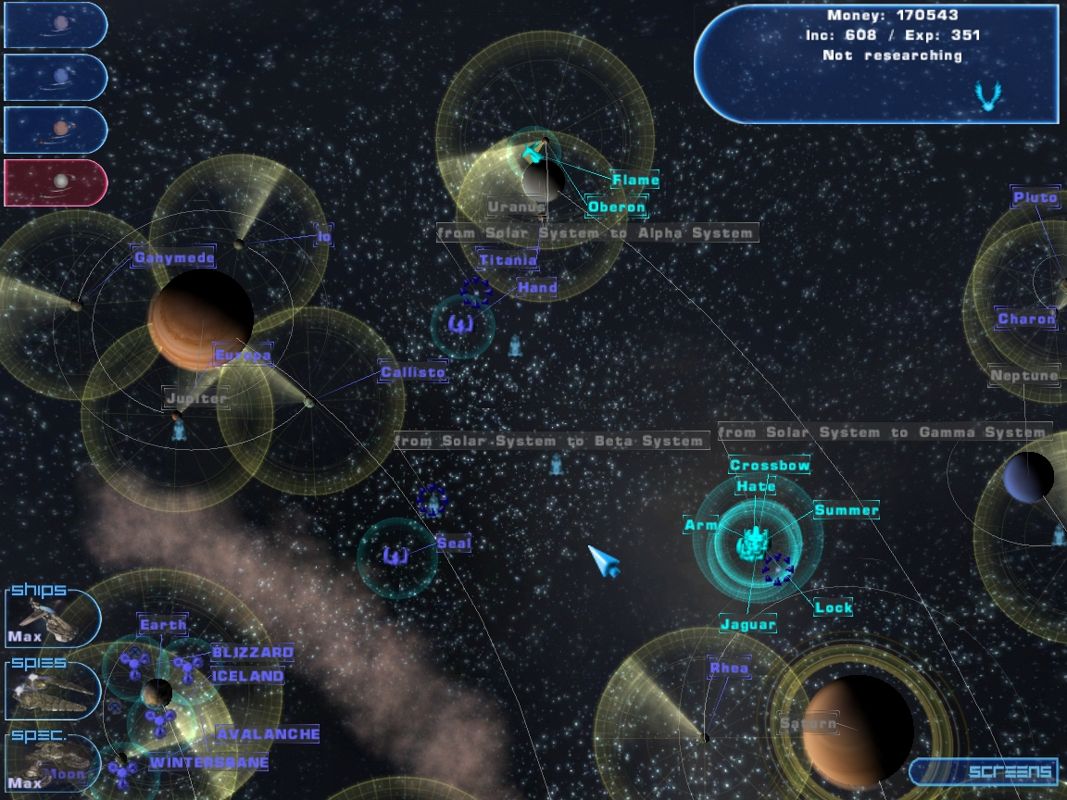The height and width of the screenshot is (800, 1067).
Task: Choose the Crossbow fleet label
Action: [x=769, y=466]
